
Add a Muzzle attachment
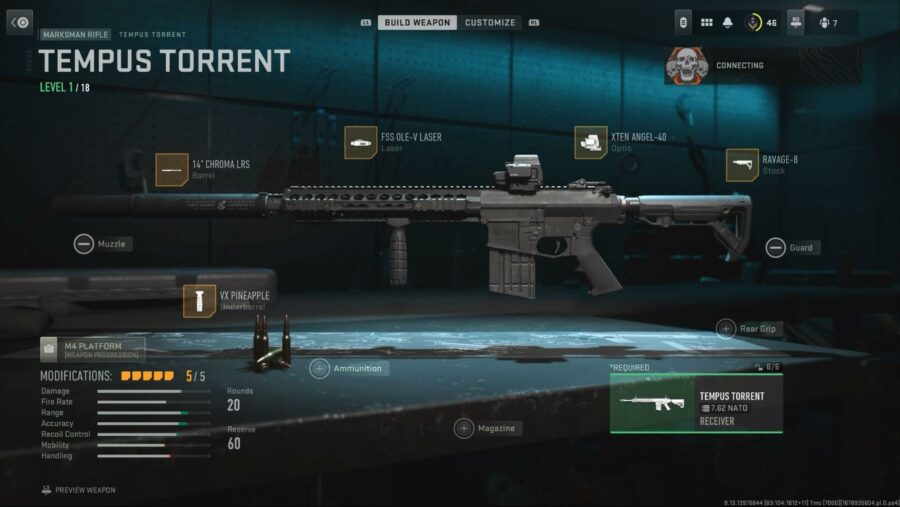[84, 243]
